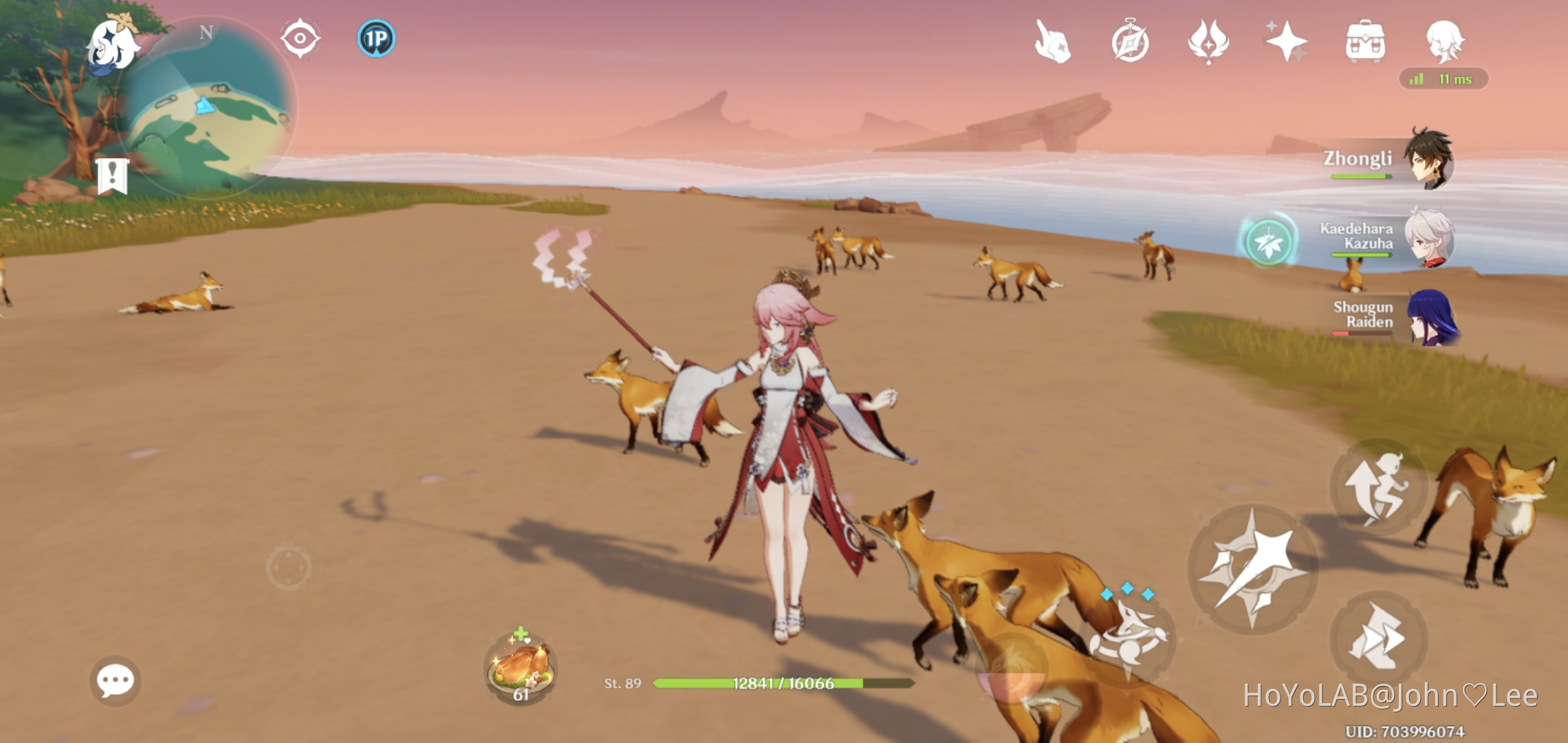Open the Paimon menu
1568x743 pixels.
coord(114,46)
